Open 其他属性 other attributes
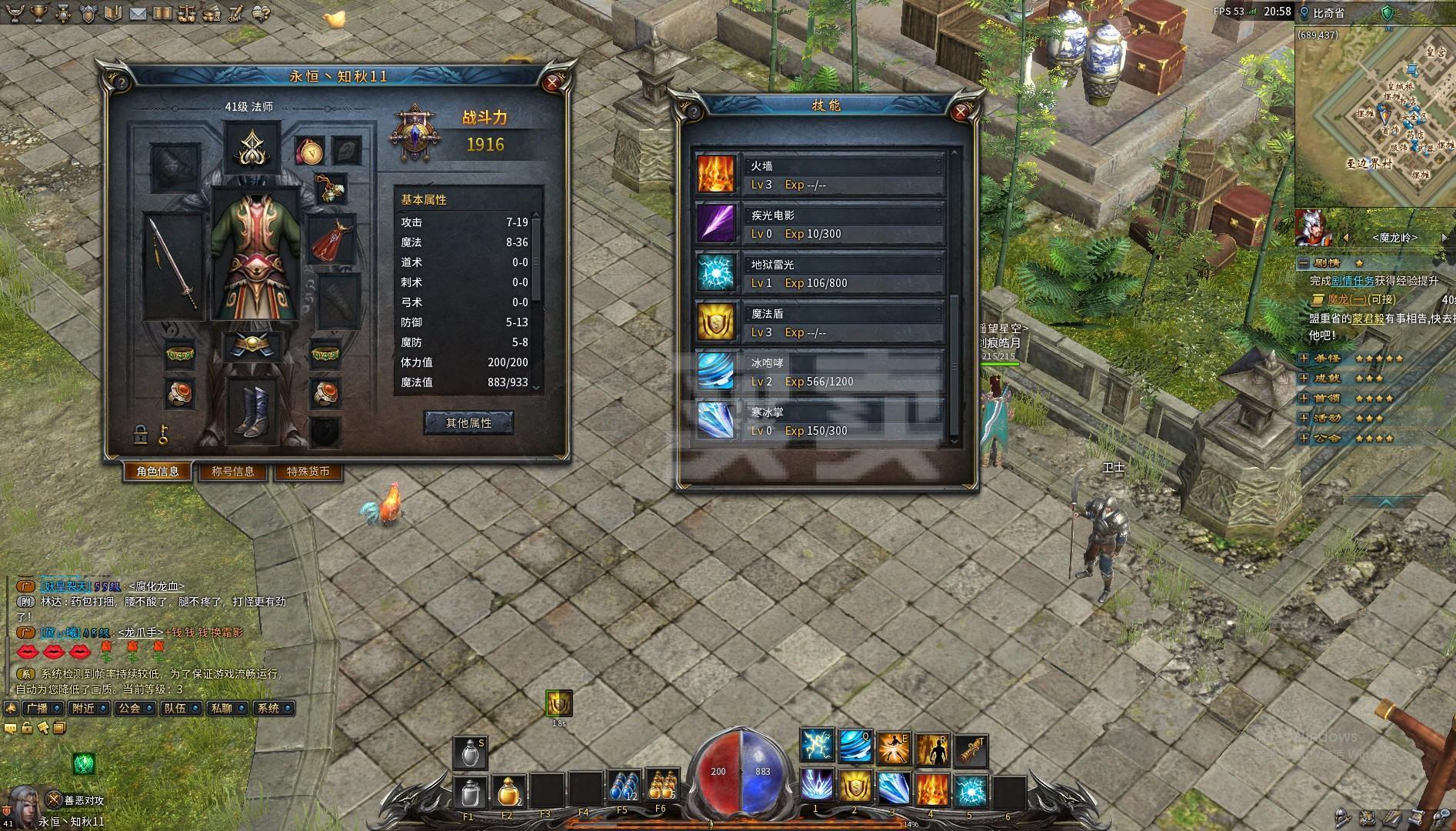The width and height of the screenshot is (1456, 831). 468,422
